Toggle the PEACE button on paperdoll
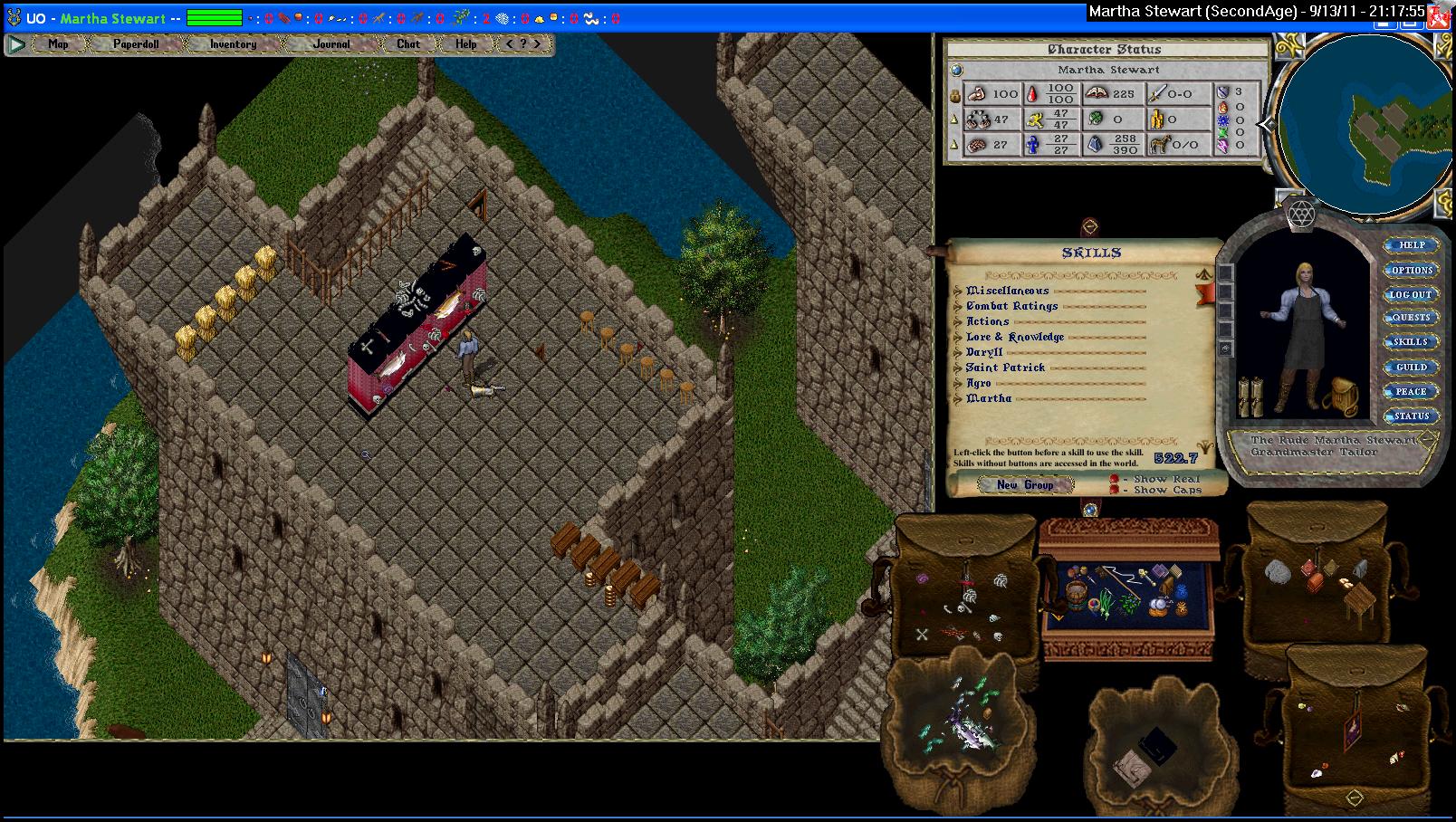The height and width of the screenshot is (822, 1456). 1411,391
